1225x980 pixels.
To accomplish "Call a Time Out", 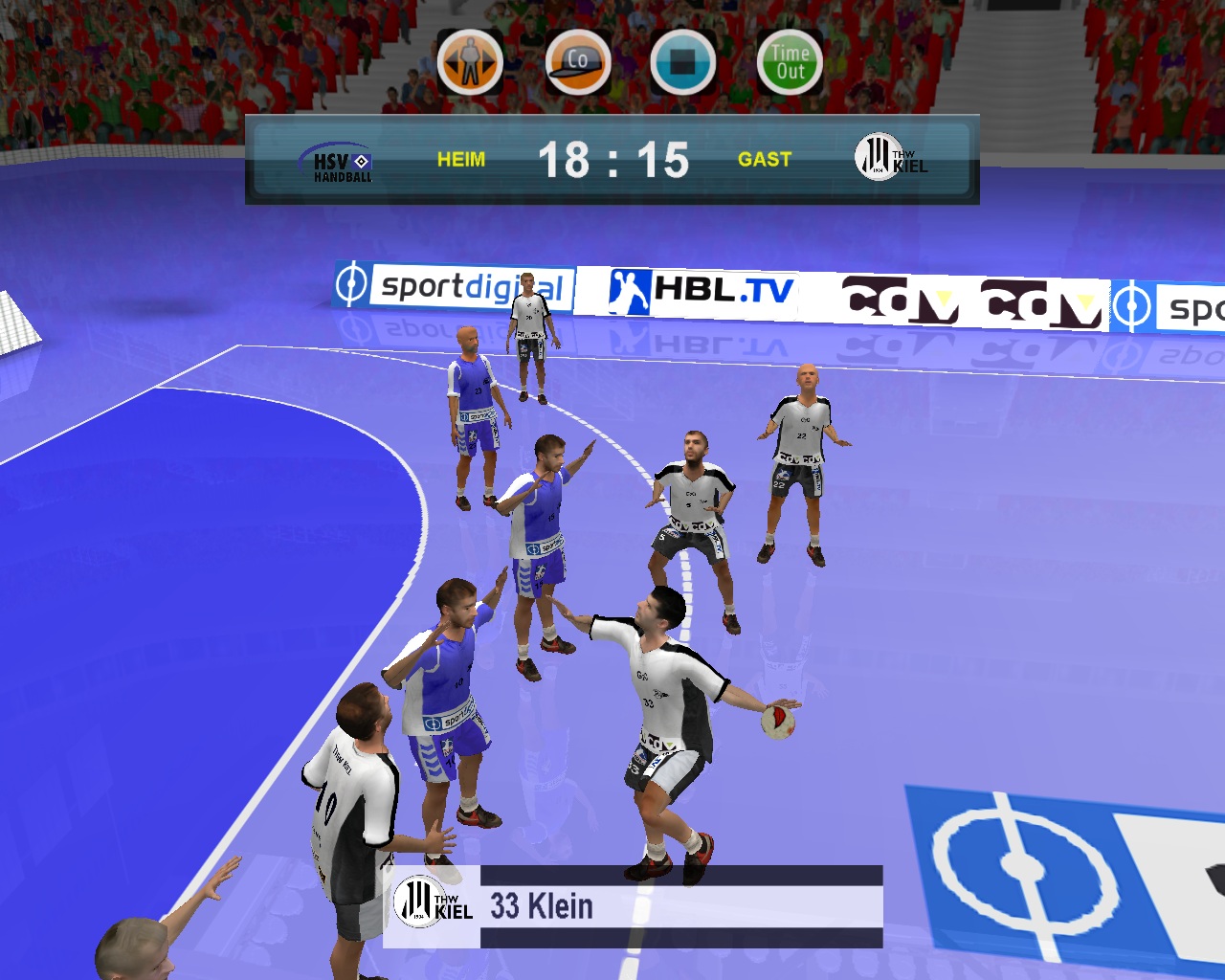I will (791, 62).
